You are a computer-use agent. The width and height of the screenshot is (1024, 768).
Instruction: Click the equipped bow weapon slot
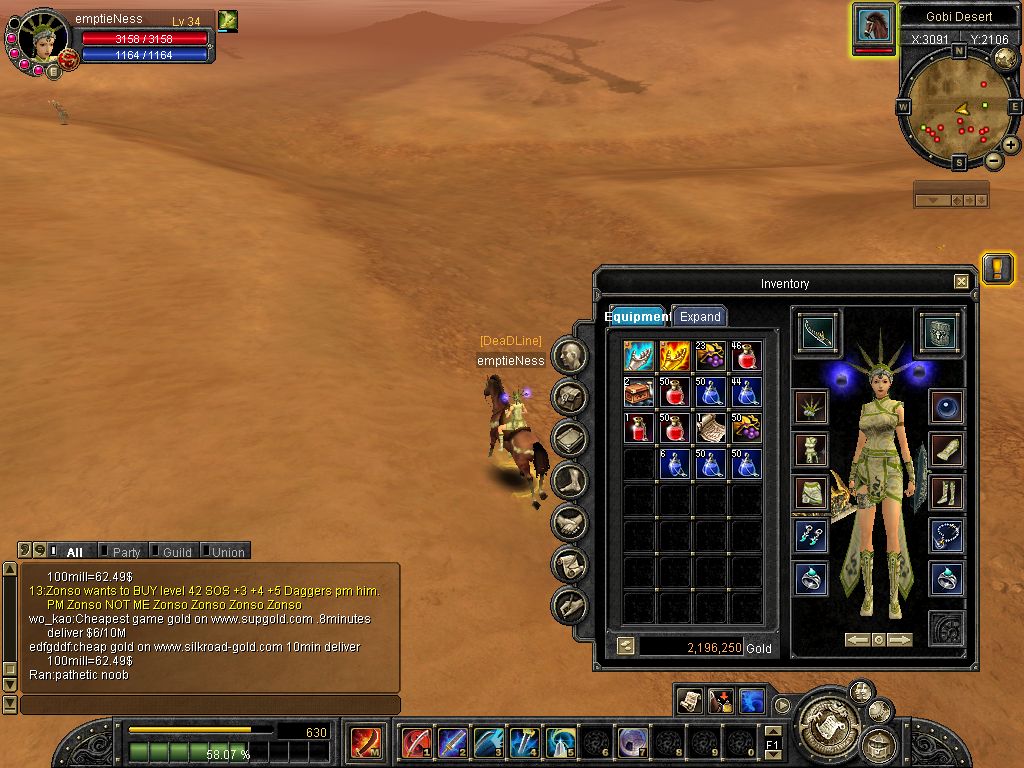(819, 332)
